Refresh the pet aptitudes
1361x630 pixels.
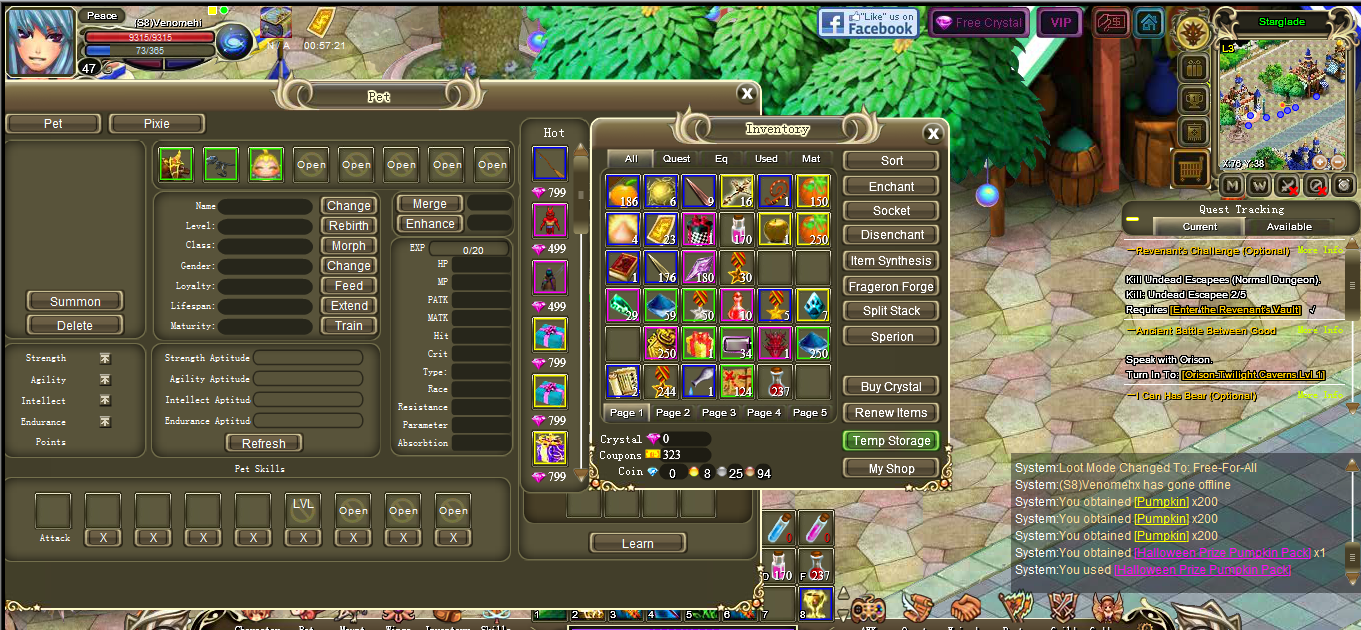tap(264, 443)
